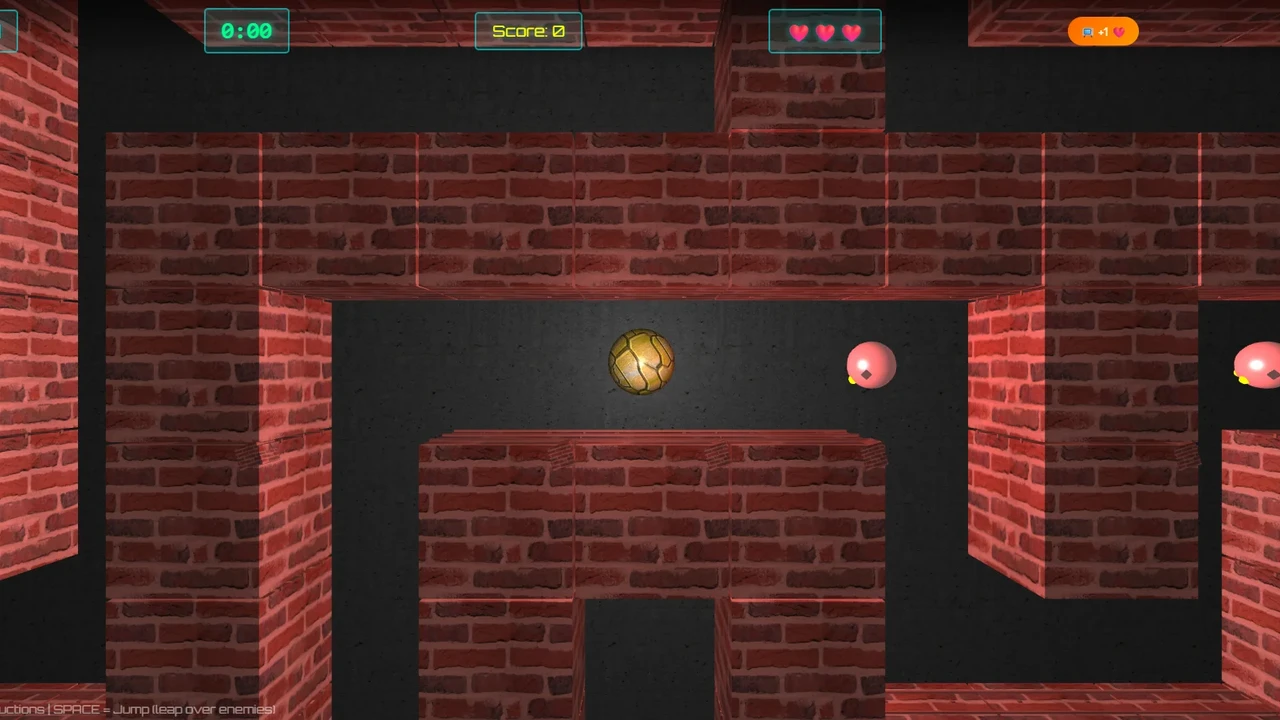Click the pink enemy blob near center
Image resolution: width=1280 pixels, height=720 pixels.
point(870,365)
